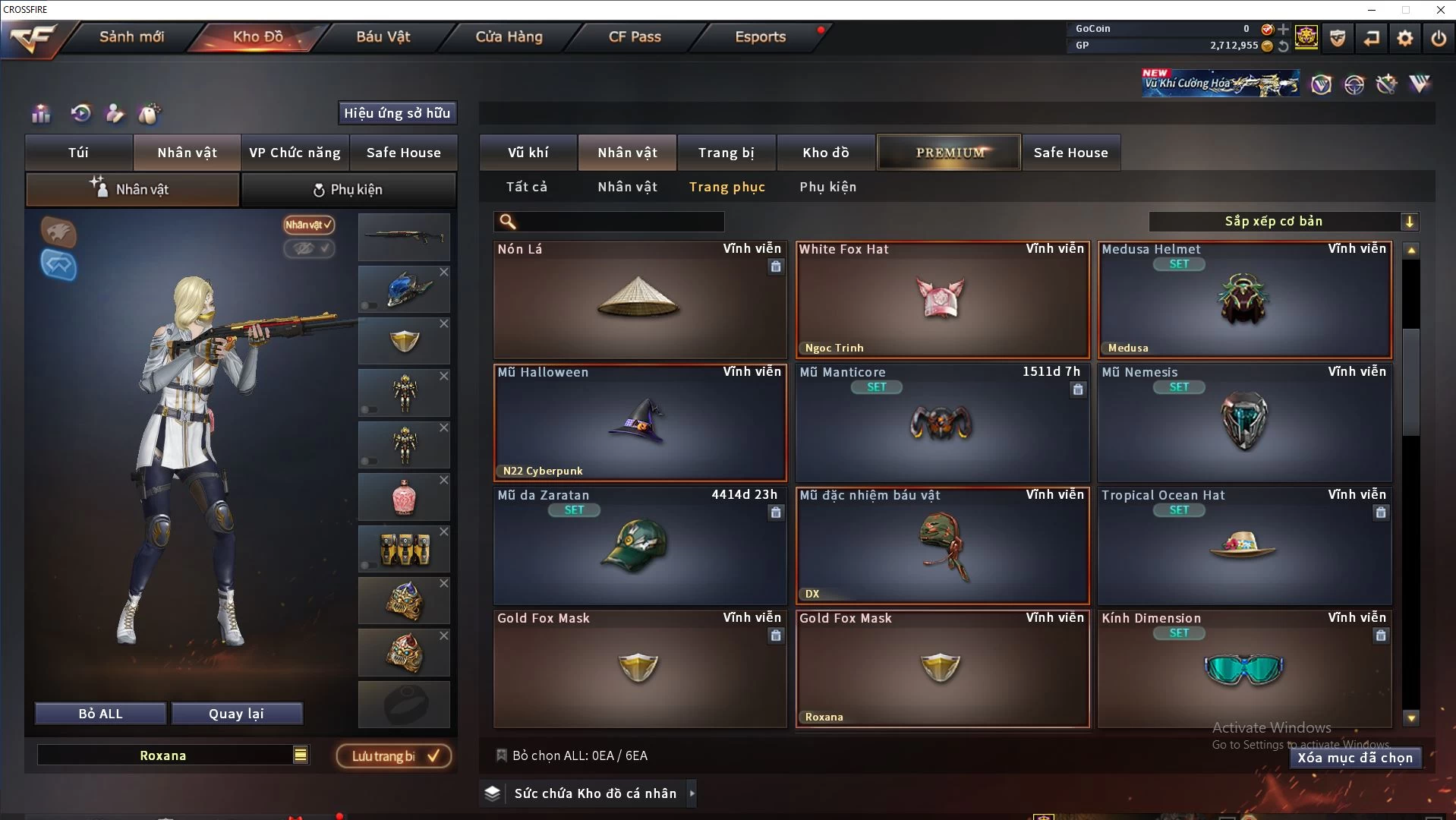
Task: Open the Cửa Hàng shop menu
Action: [509, 36]
